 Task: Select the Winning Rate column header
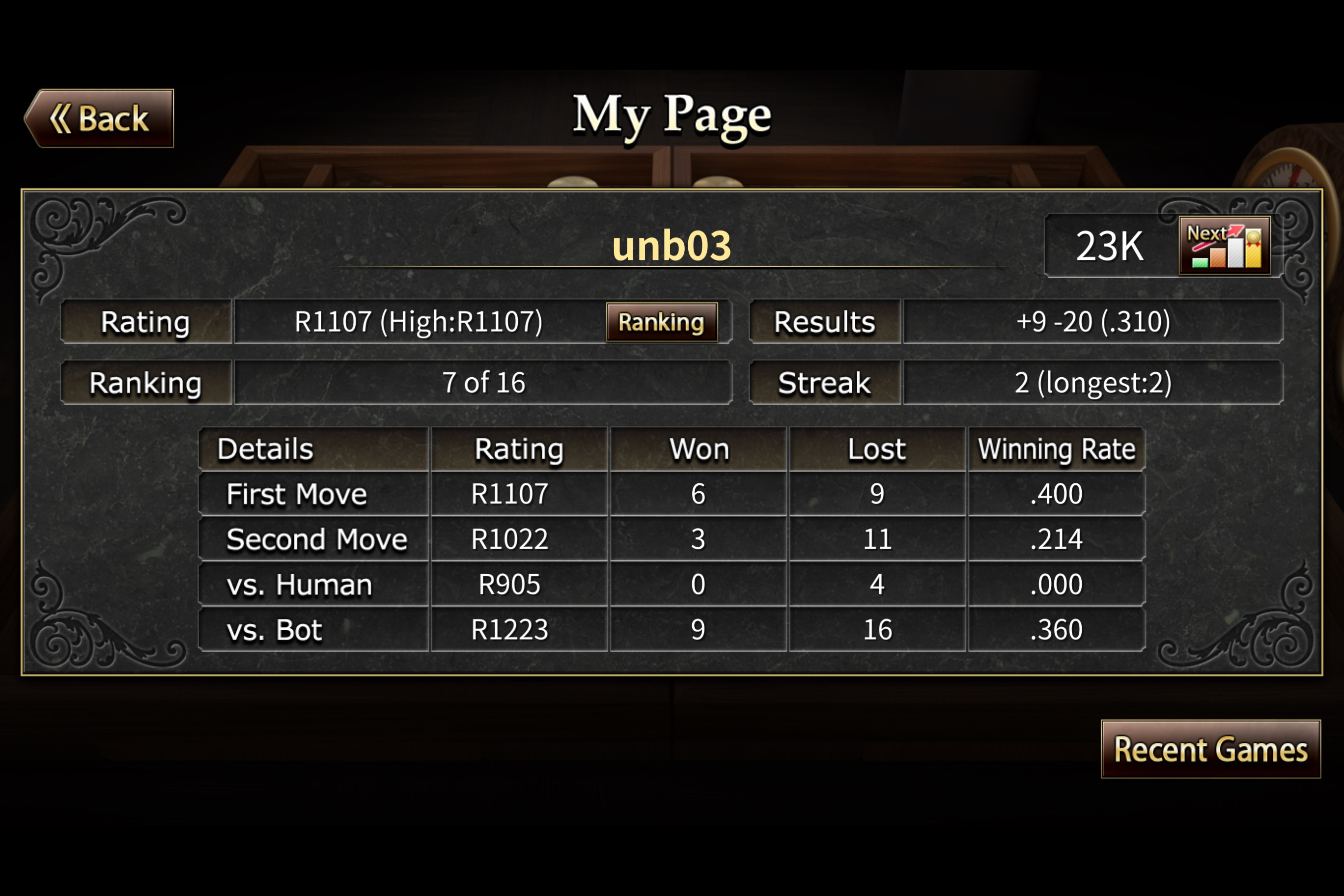point(1056,449)
